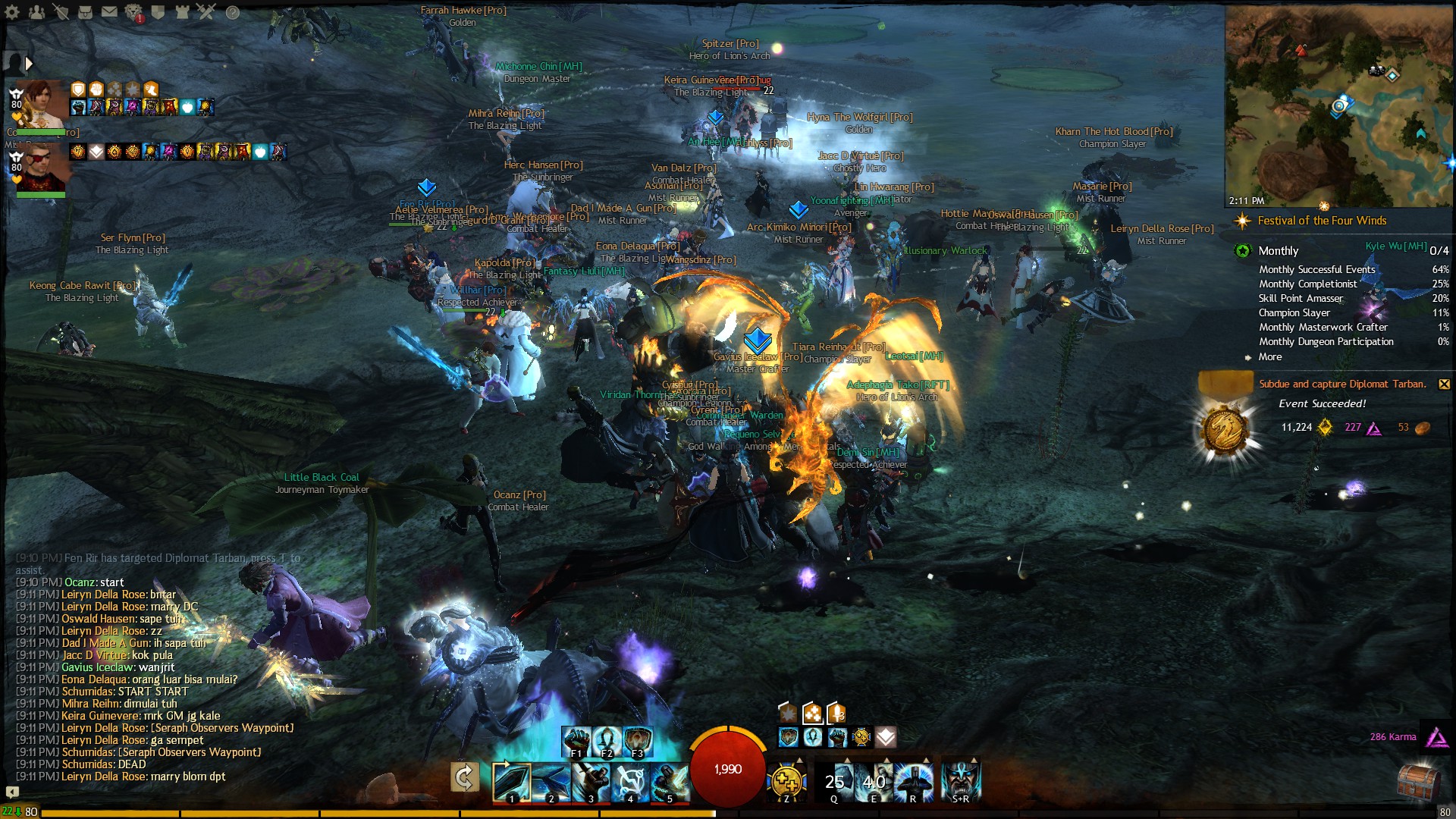Open the guild panel banner icon
The image size is (1456, 819).
point(158,11)
